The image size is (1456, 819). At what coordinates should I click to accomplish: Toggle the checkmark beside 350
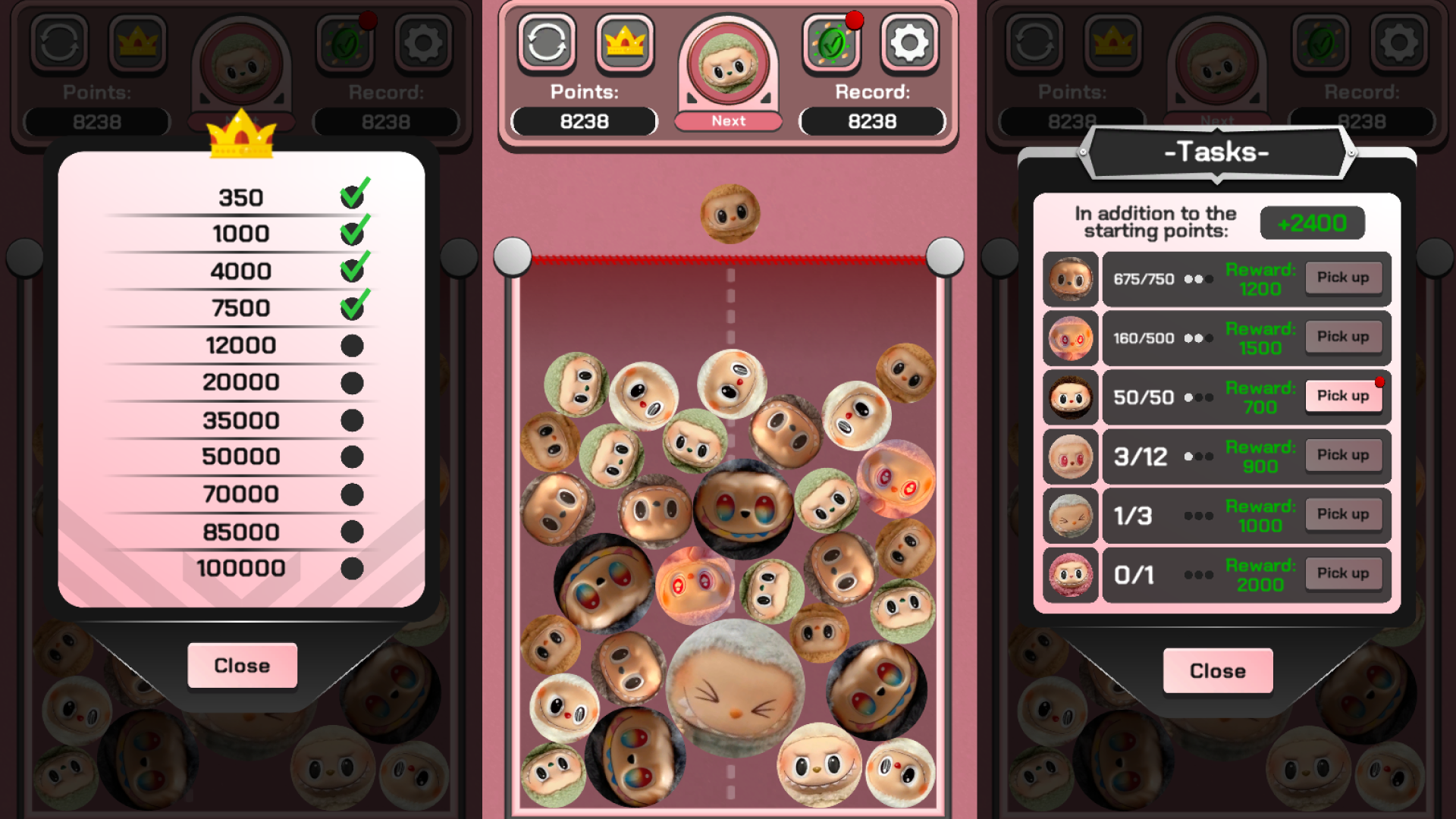tap(352, 195)
